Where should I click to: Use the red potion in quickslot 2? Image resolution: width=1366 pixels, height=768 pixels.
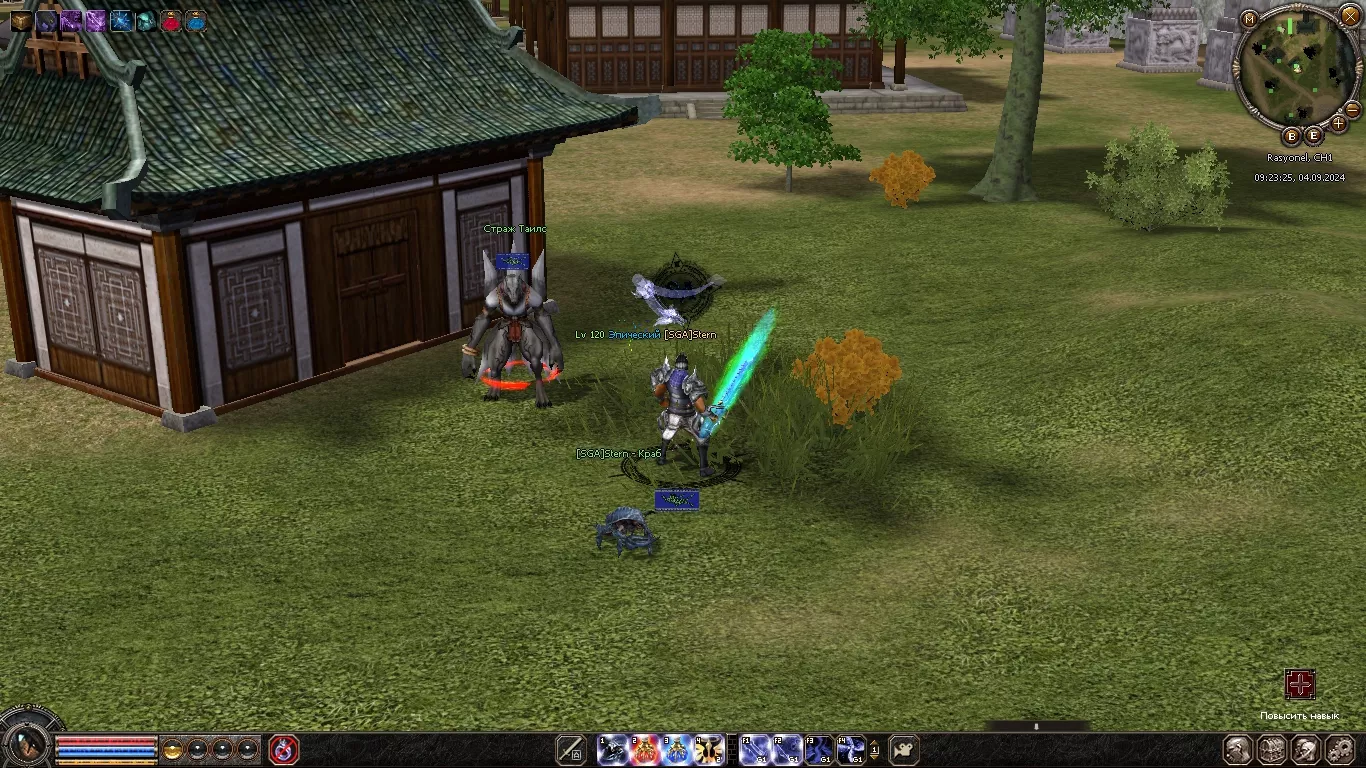coord(645,749)
